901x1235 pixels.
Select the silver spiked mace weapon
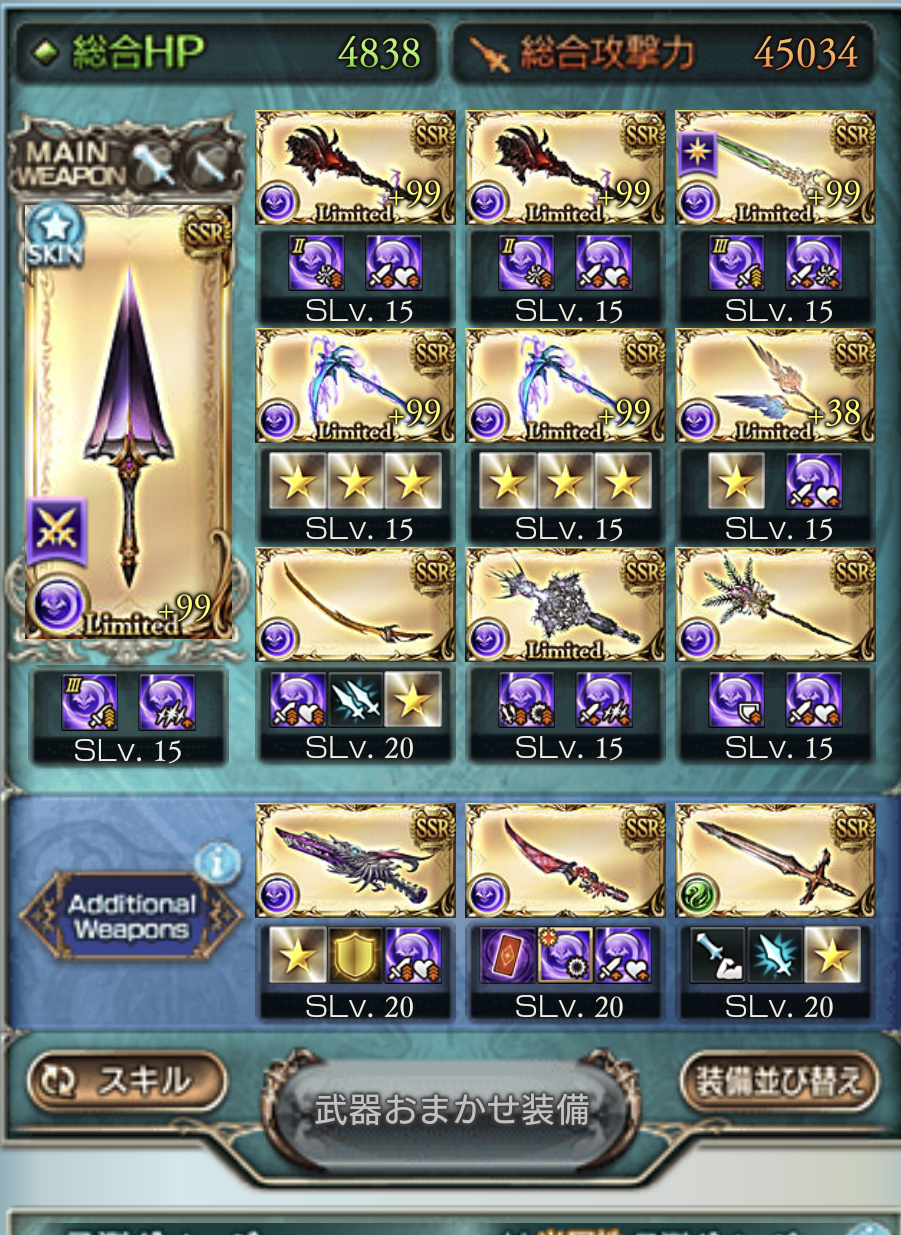pos(565,604)
